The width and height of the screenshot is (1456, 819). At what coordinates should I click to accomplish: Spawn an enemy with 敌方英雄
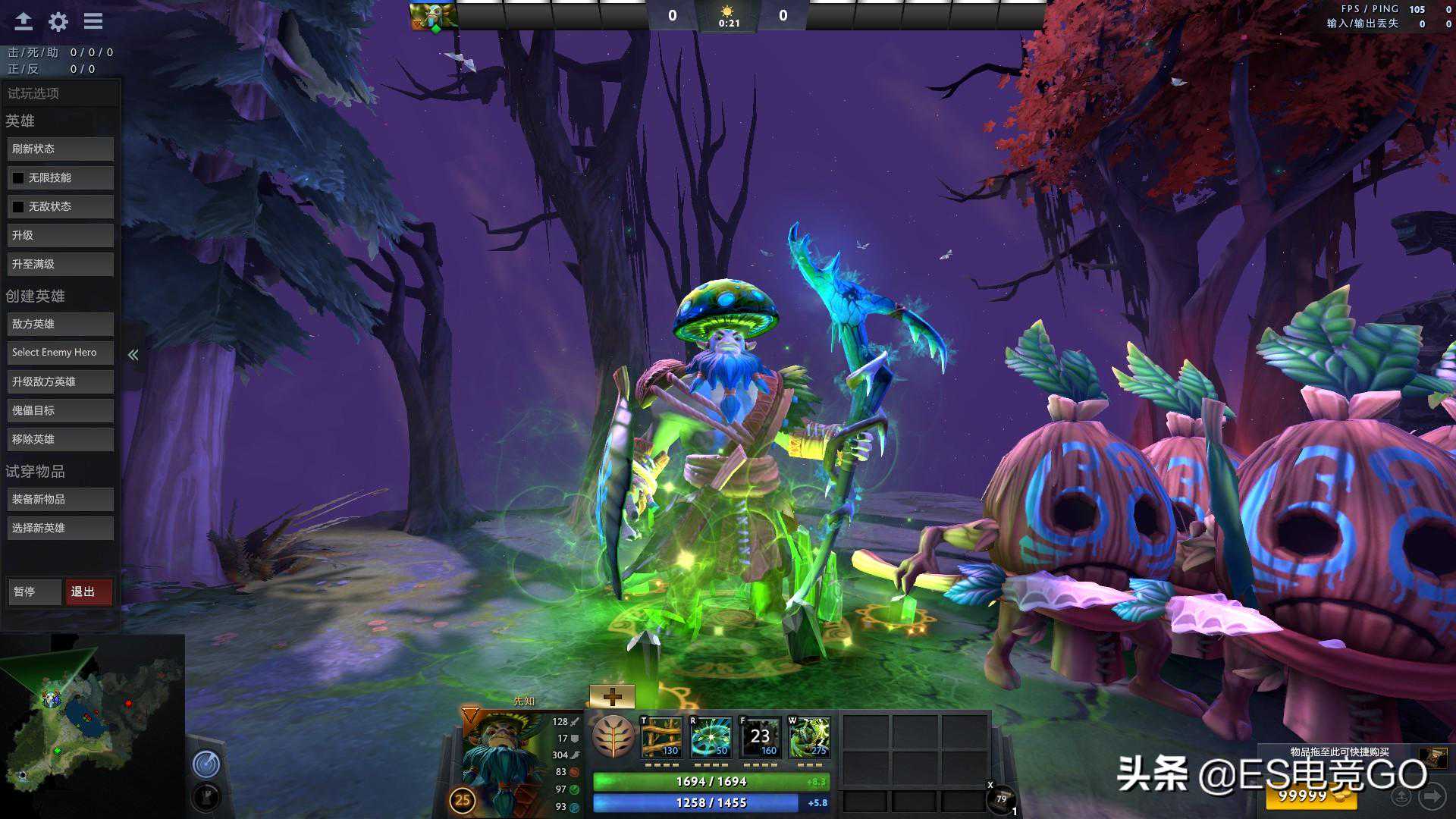coord(60,324)
